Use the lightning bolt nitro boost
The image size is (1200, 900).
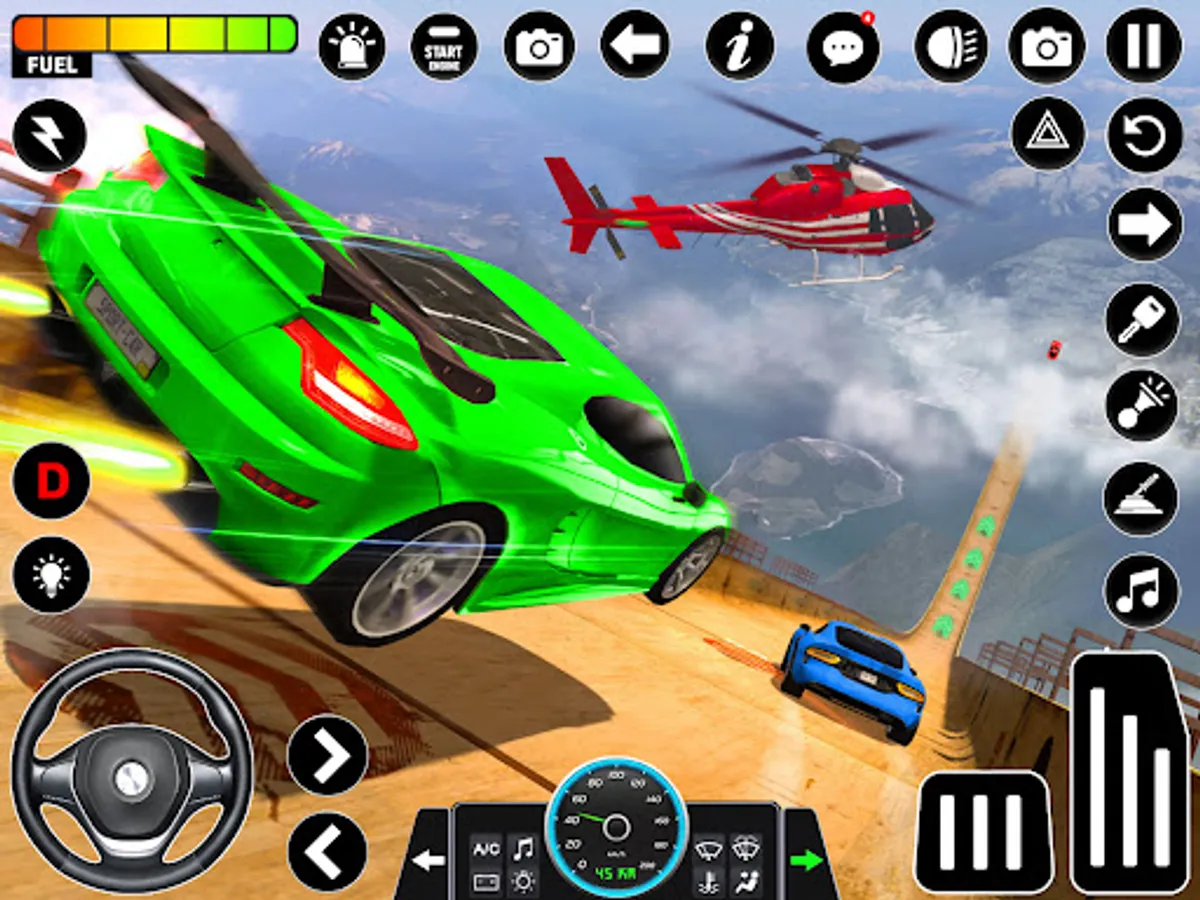tap(50, 136)
